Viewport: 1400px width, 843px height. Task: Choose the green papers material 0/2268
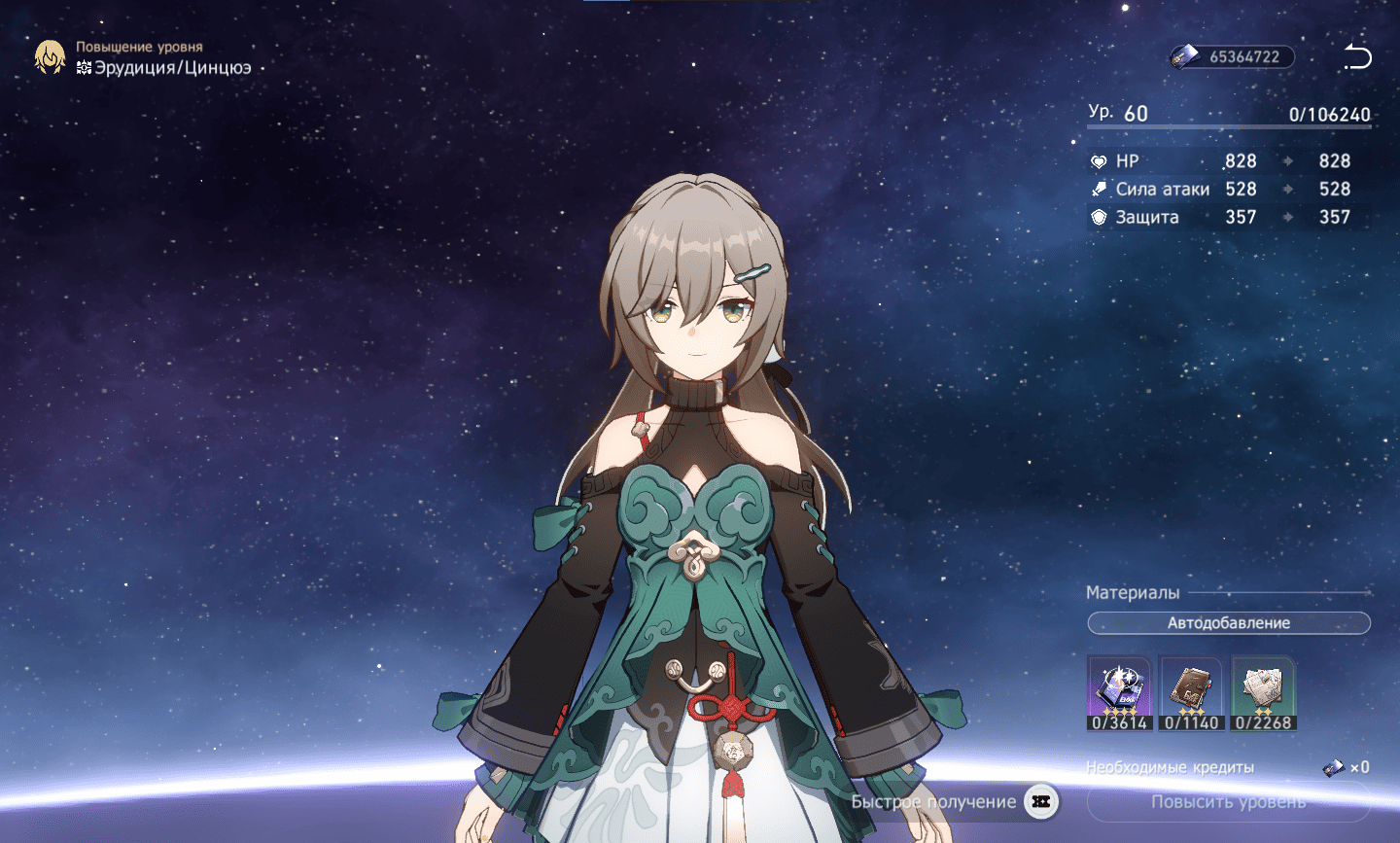1263,692
